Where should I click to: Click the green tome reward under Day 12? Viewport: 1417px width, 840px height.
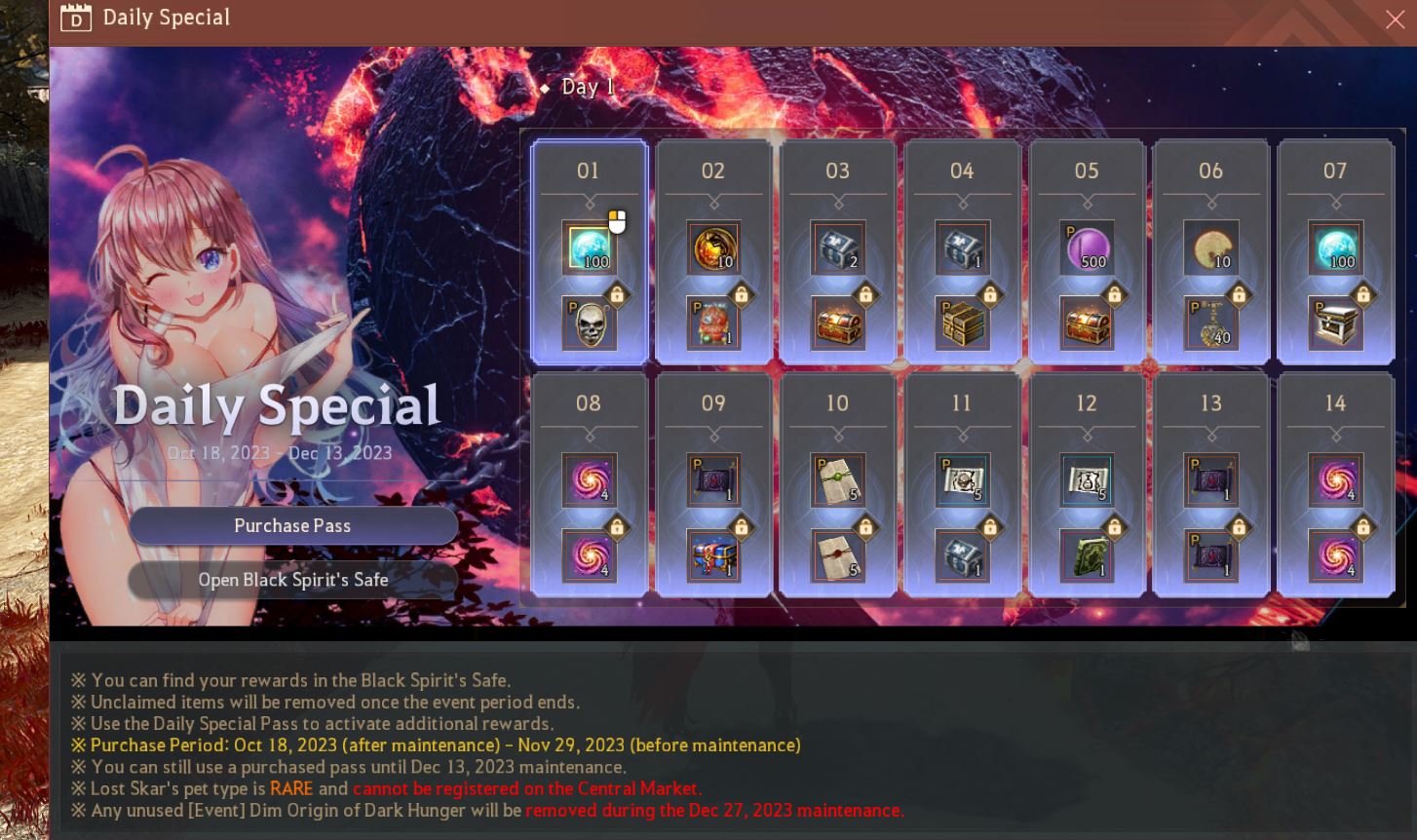point(1087,555)
